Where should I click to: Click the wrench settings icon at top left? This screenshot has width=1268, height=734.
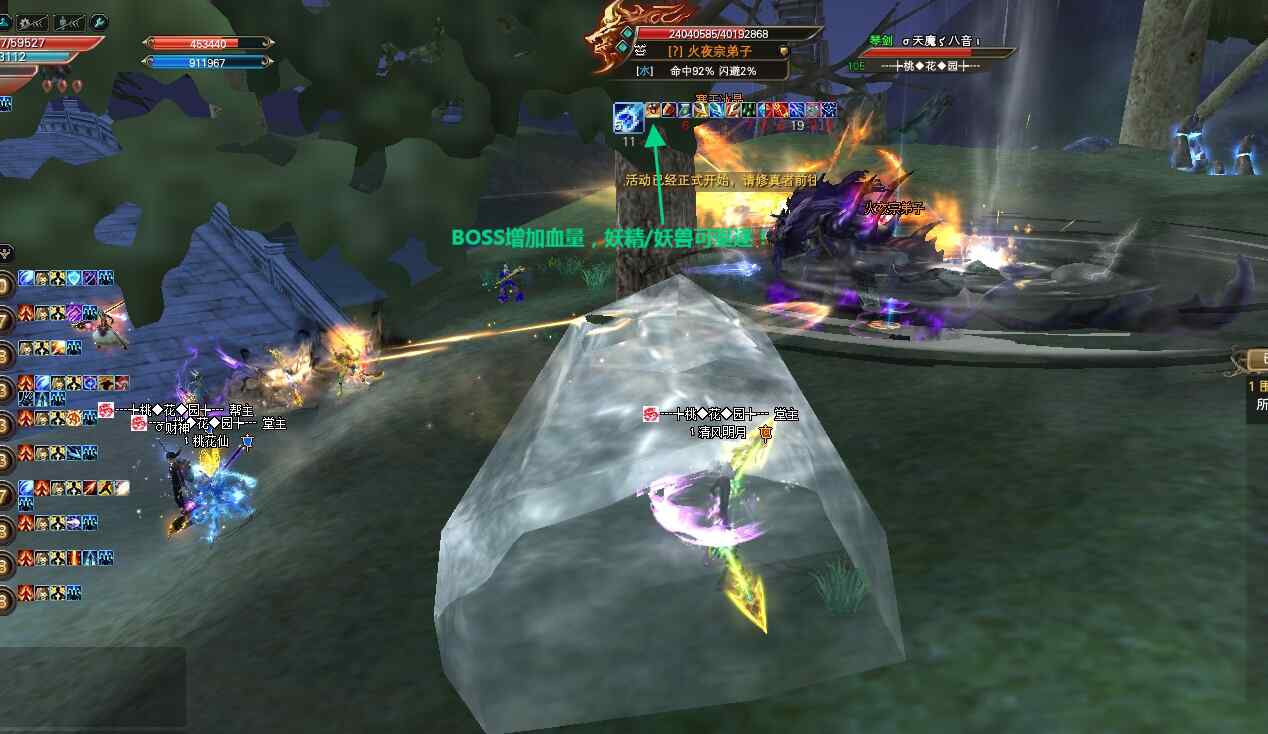pos(99,22)
